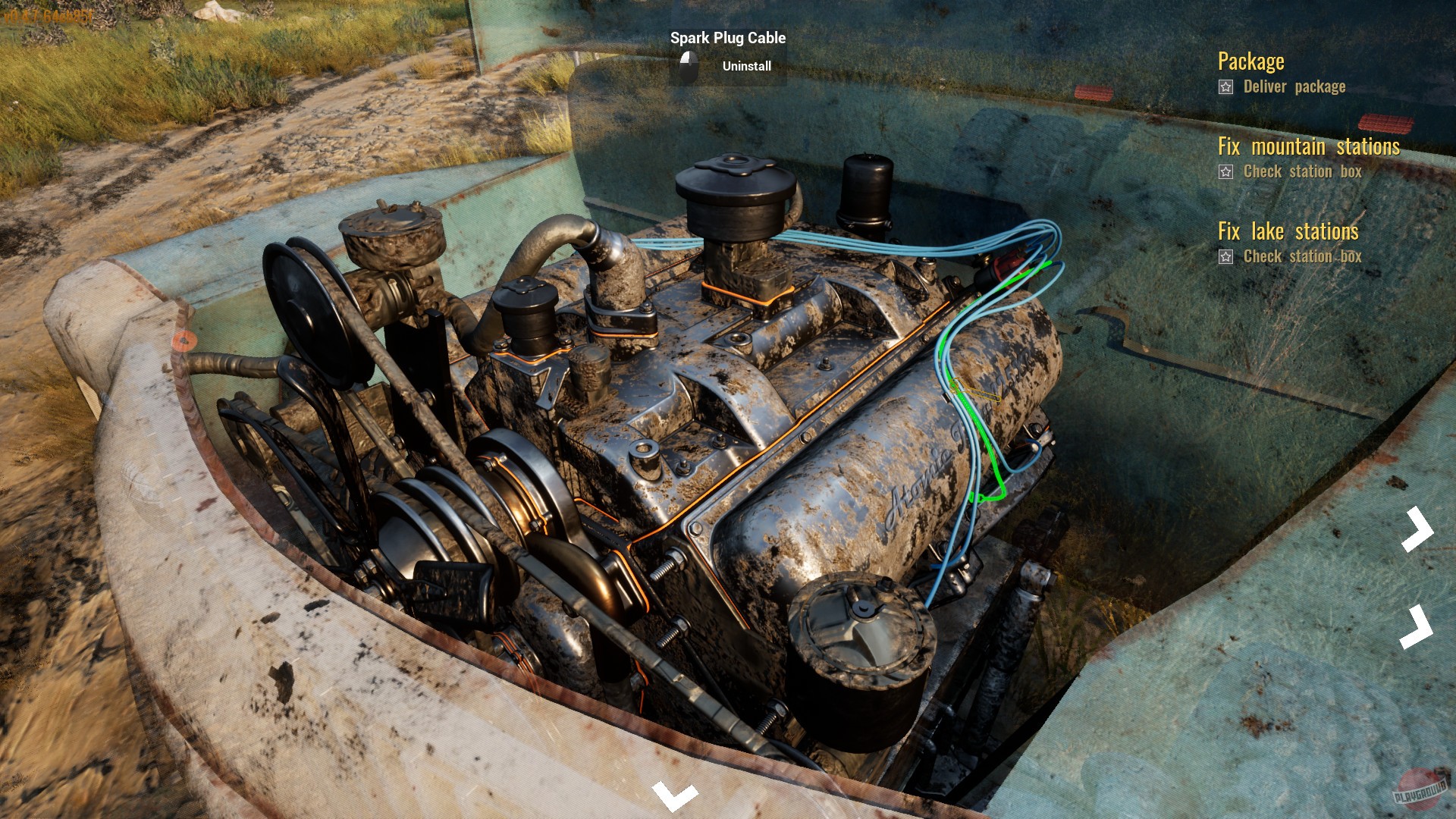This screenshot has height=819, width=1456.
Task: Select the Fix mountain stations quest heading
Action: point(1308,146)
